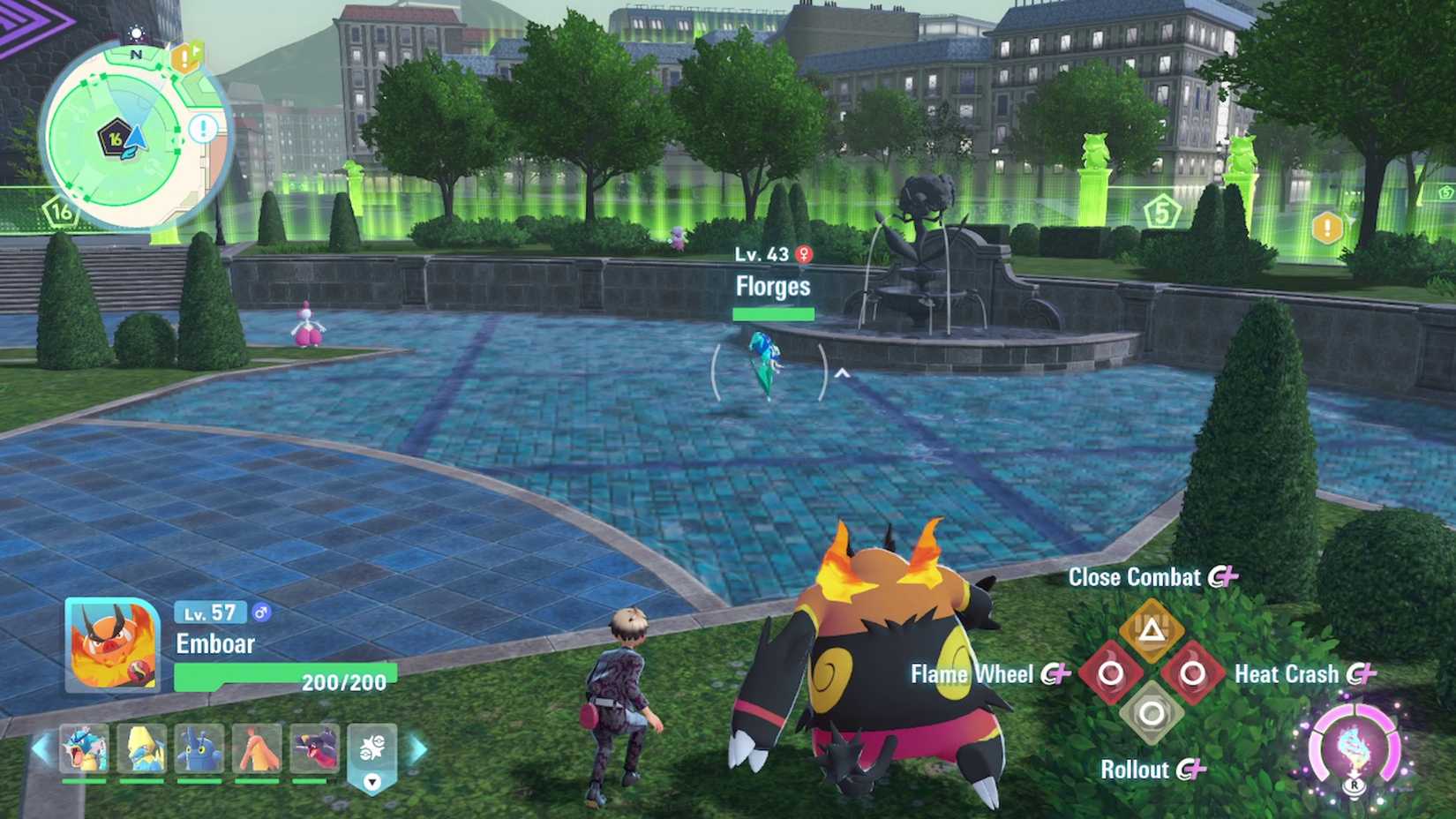Click Florges's female gender symbol
1456x819 pixels.
(804, 253)
